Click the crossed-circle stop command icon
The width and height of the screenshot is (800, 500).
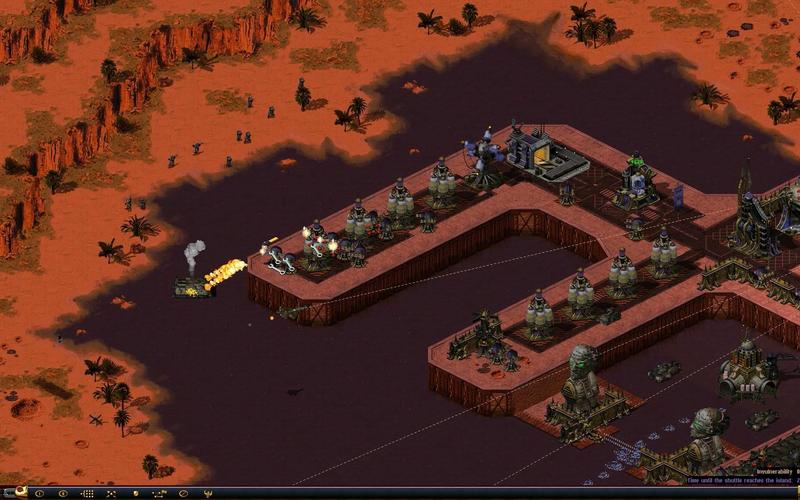click(183, 493)
